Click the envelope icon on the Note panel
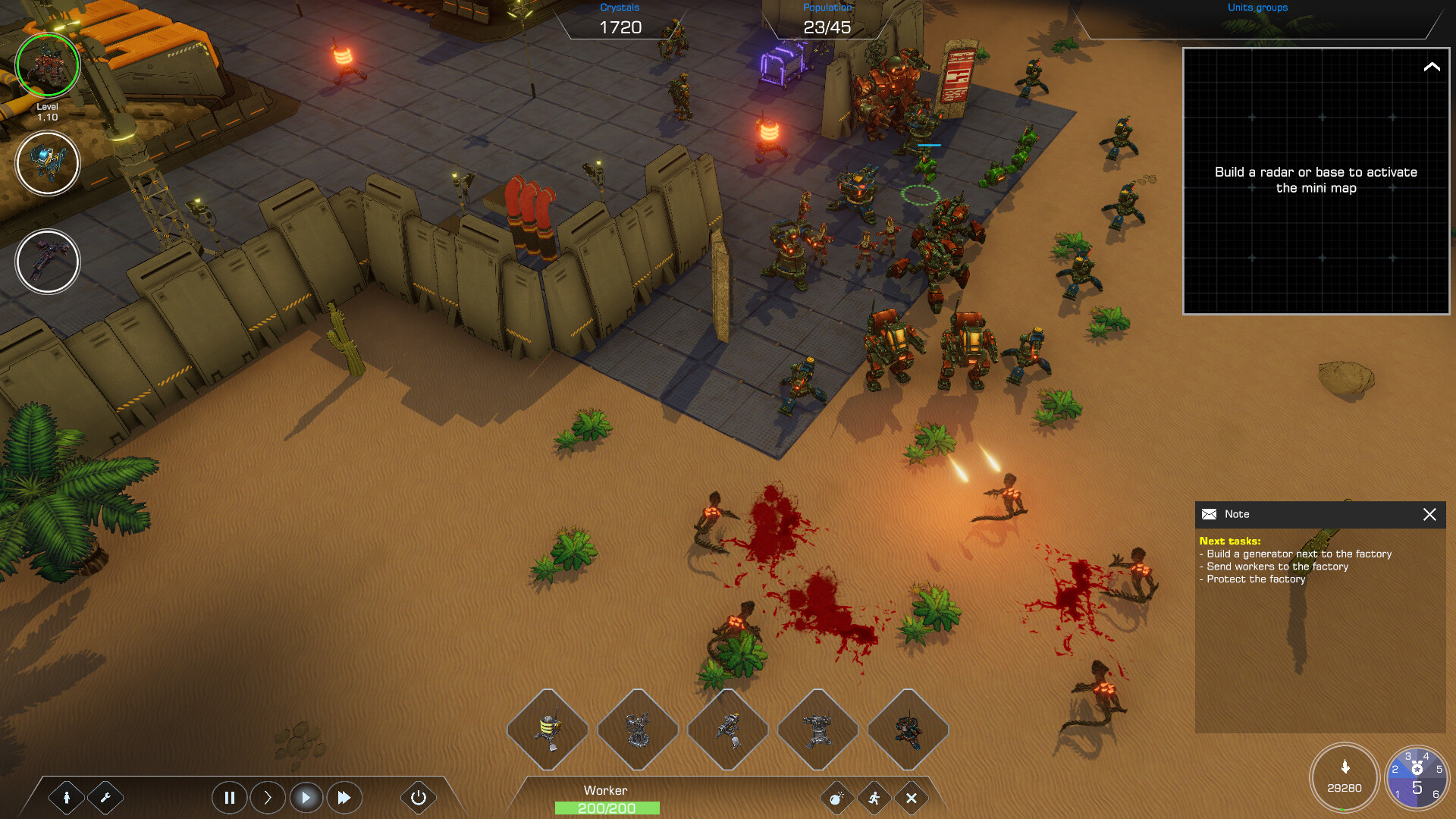 point(1209,514)
